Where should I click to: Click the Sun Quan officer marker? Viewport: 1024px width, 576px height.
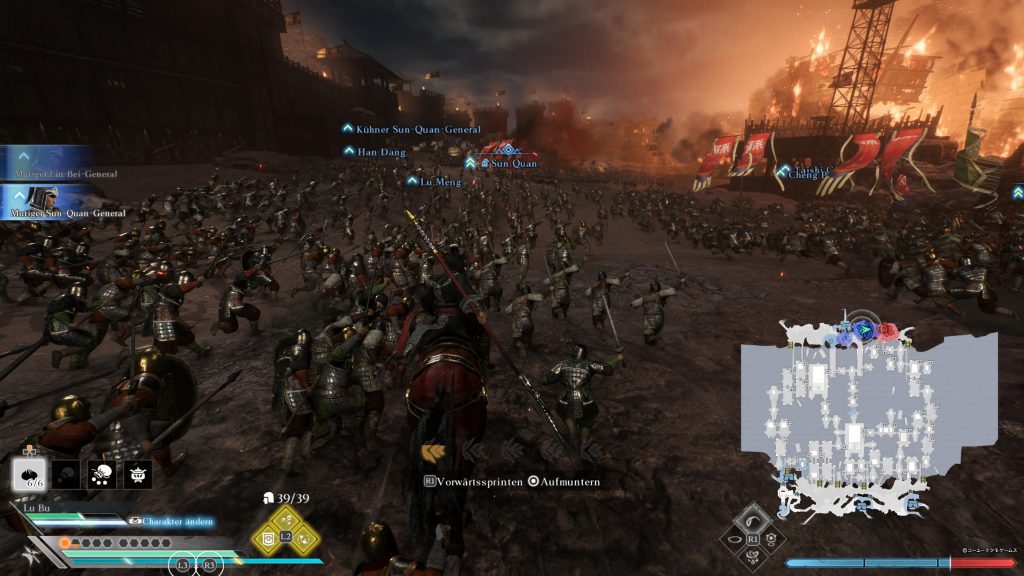pos(511,163)
